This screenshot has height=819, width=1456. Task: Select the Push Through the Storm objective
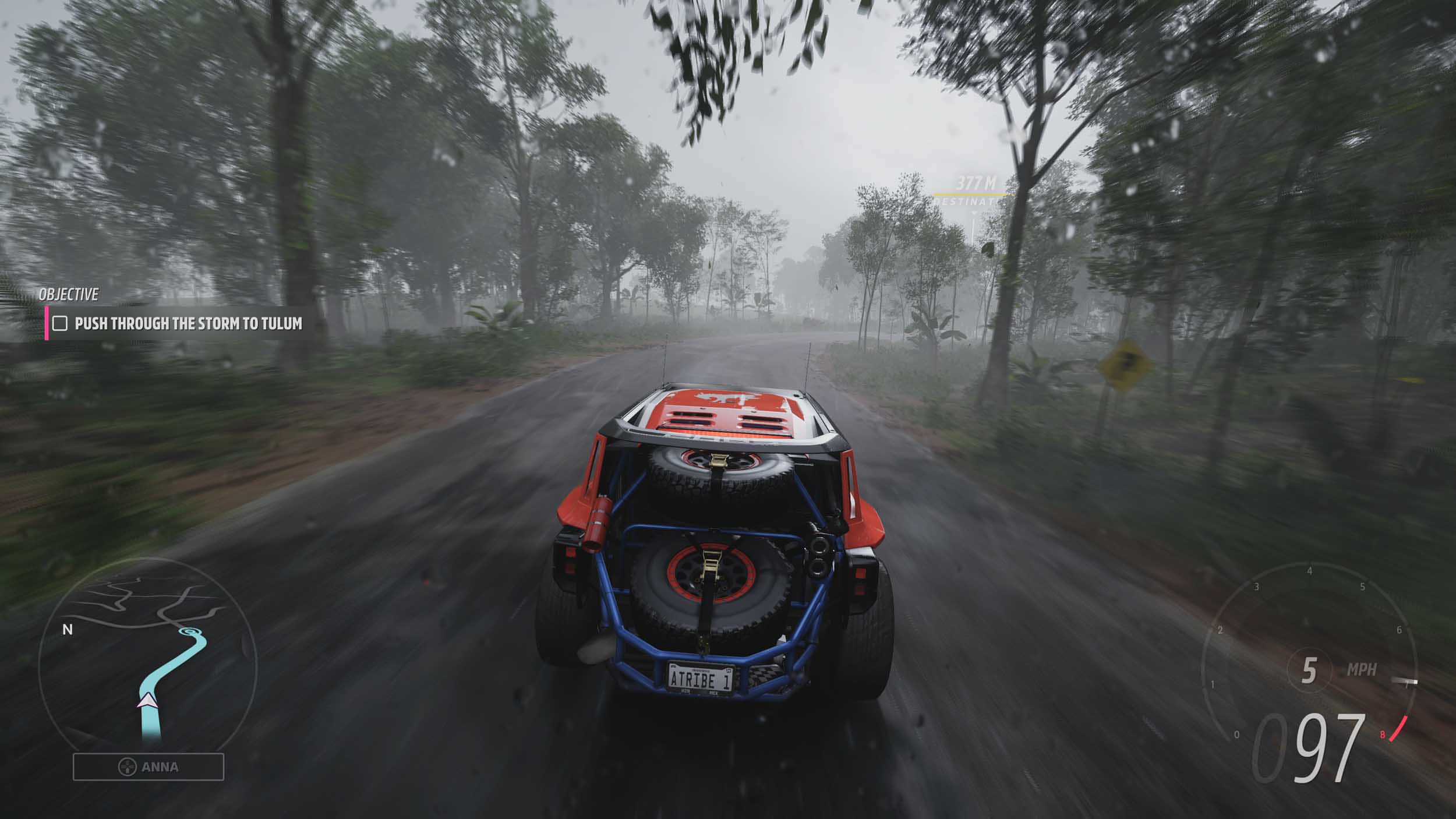click(x=188, y=323)
